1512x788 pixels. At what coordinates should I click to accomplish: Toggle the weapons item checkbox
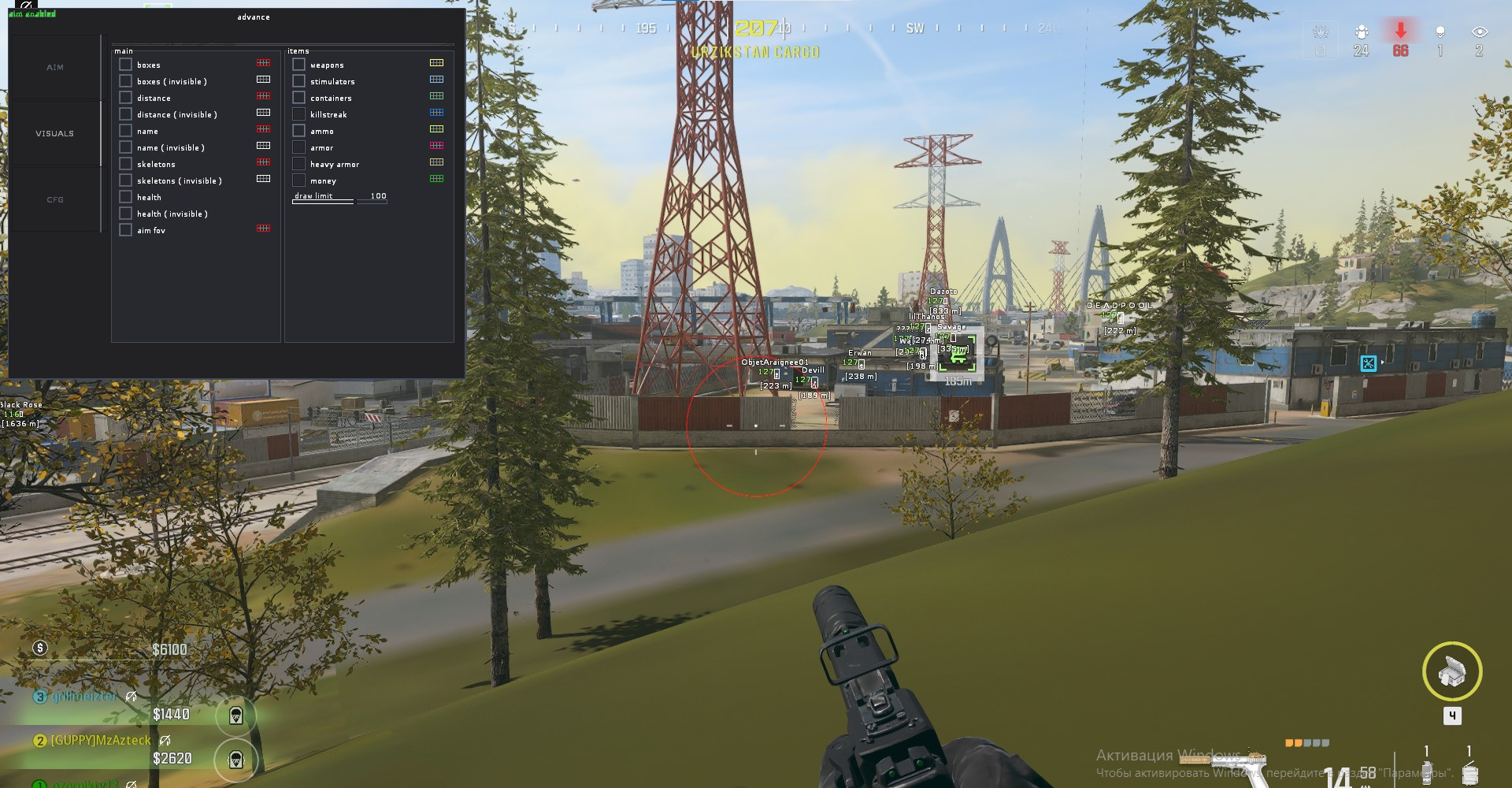tap(298, 65)
